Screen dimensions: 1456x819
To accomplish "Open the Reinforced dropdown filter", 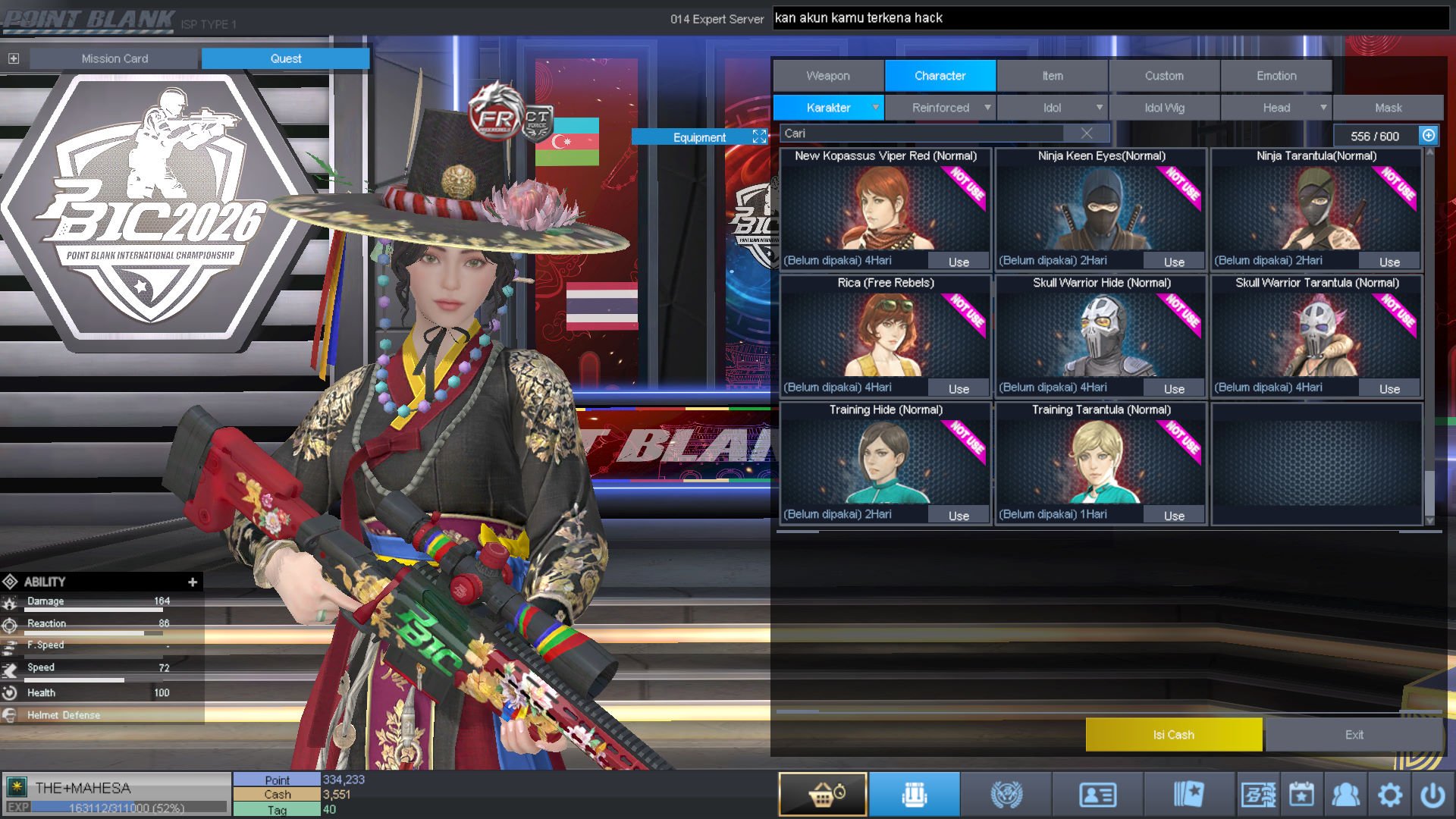I will coord(940,108).
